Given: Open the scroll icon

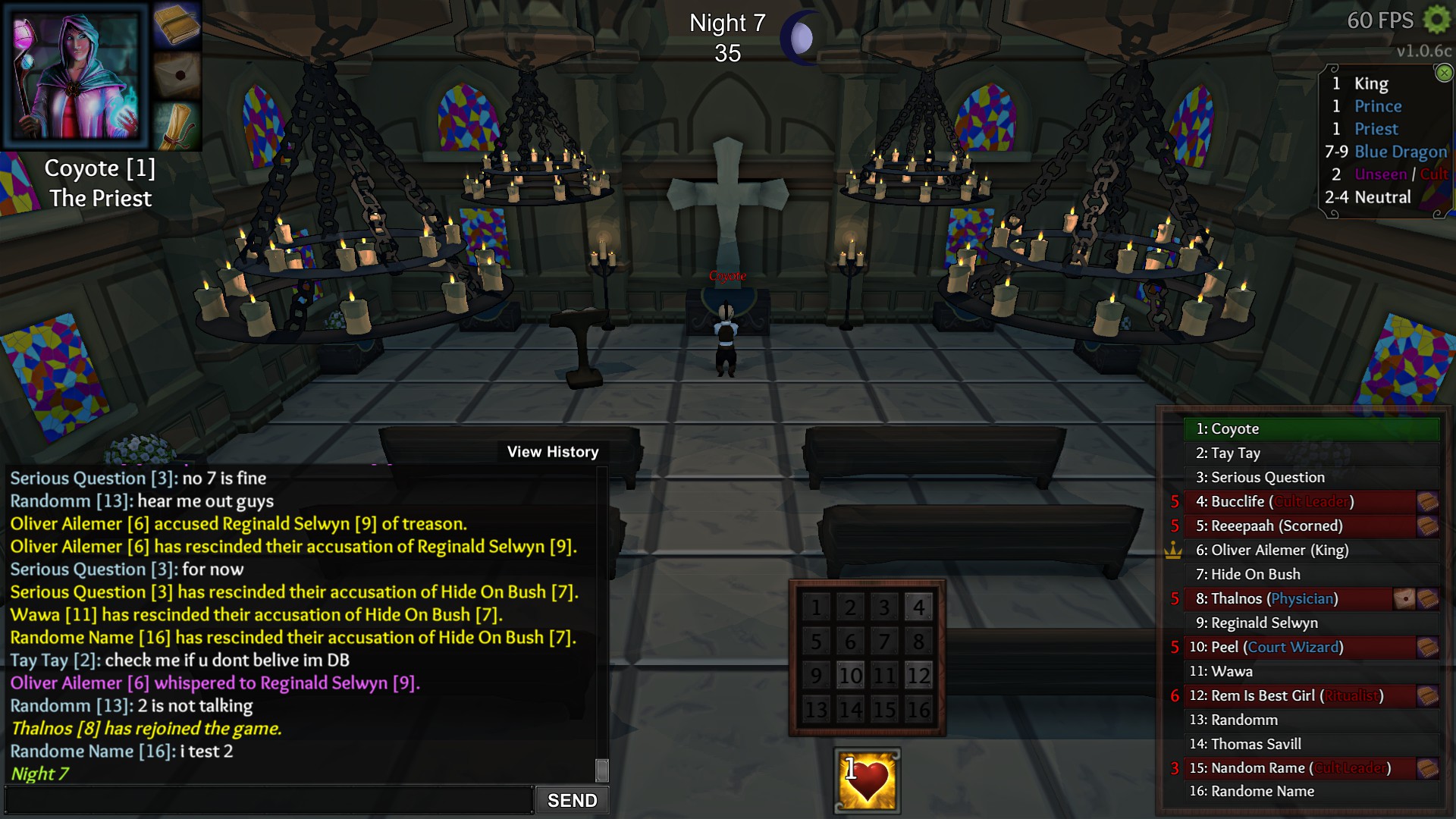Looking at the screenshot, I should point(177,125).
